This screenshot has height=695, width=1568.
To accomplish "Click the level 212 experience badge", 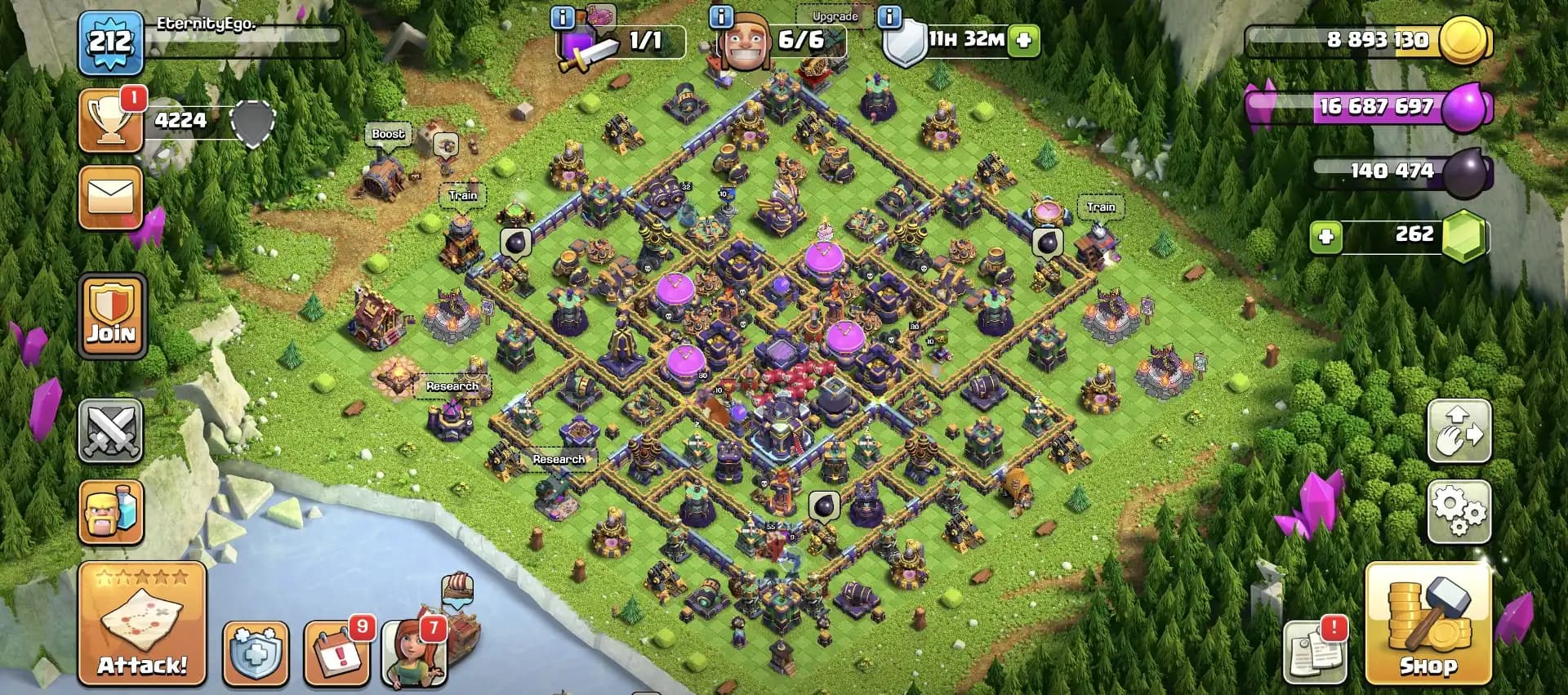I will (111, 42).
